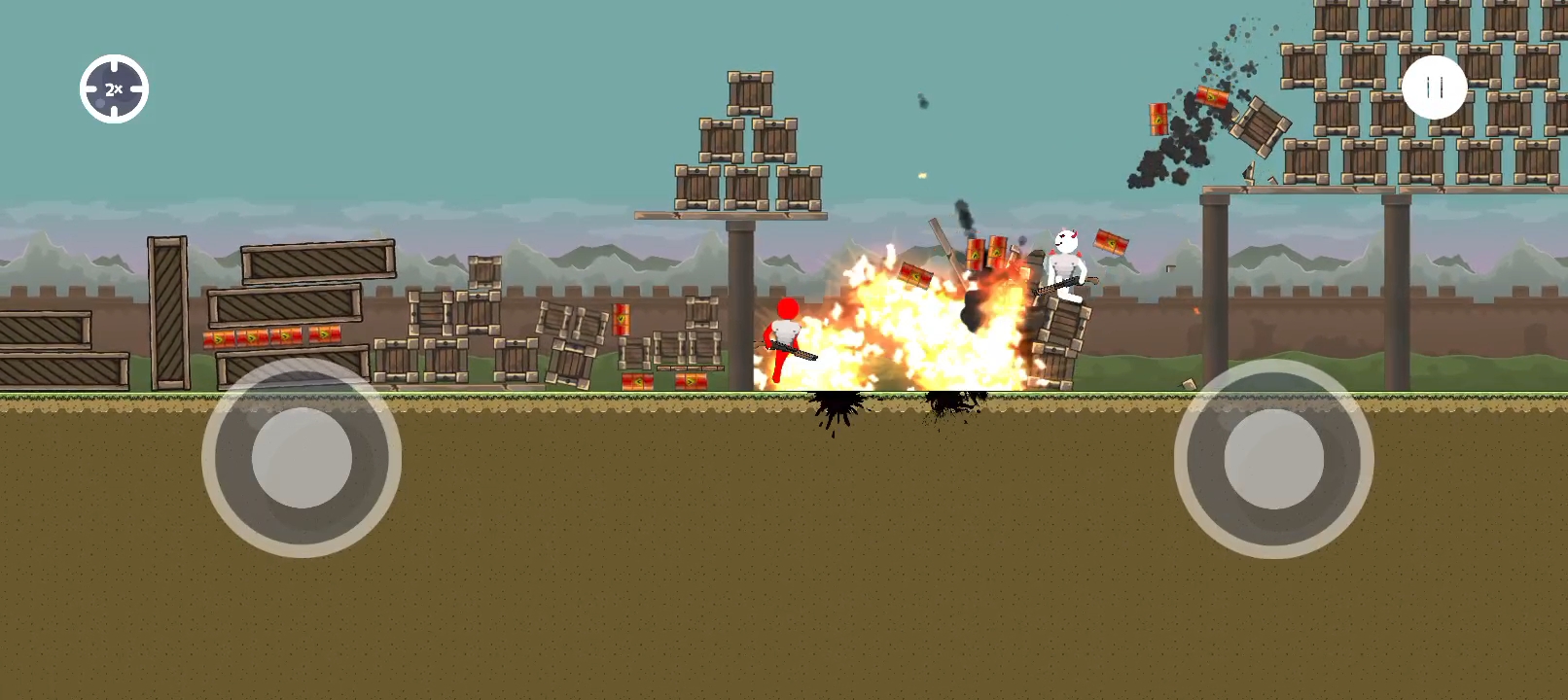Pause the game with the pause button
The width and height of the screenshot is (1568, 700).
click(1434, 87)
